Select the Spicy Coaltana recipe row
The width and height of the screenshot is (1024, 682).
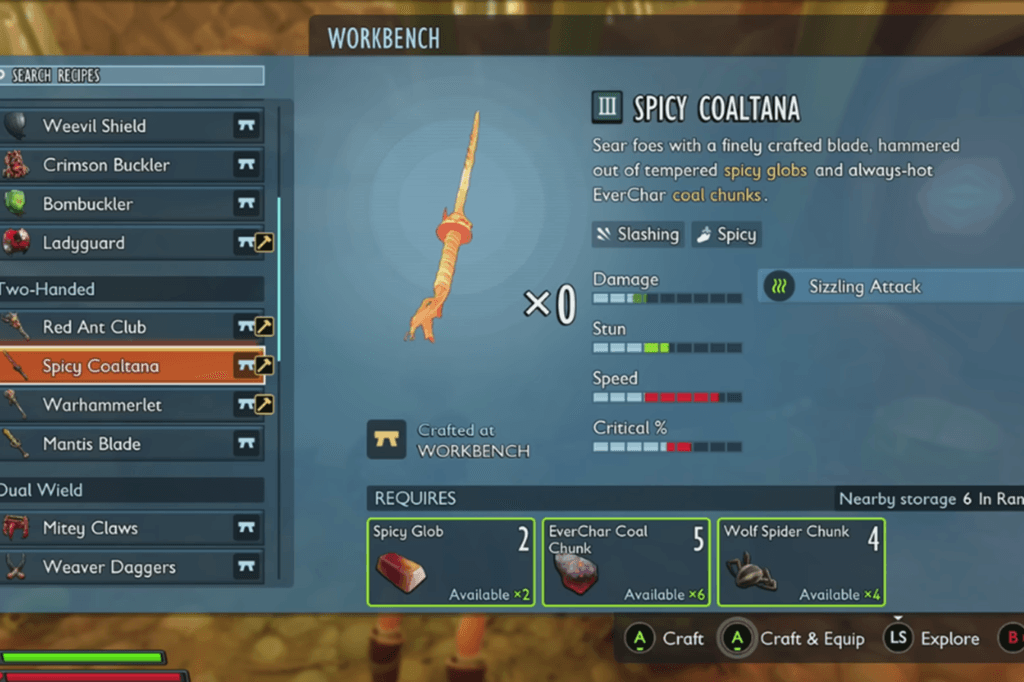(132, 366)
